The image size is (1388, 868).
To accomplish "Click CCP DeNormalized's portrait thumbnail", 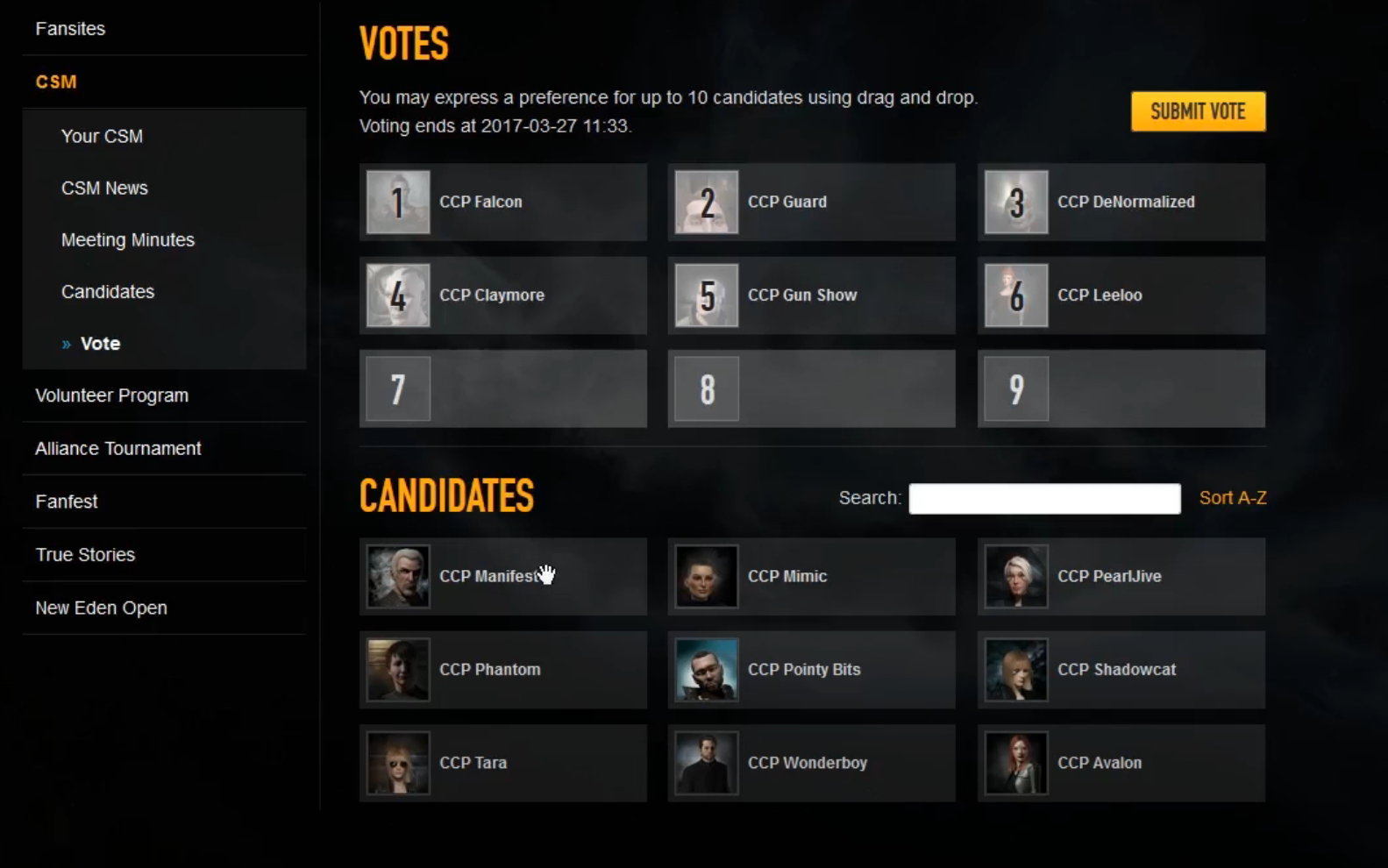I will pyautogui.click(x=1015, y=202).
